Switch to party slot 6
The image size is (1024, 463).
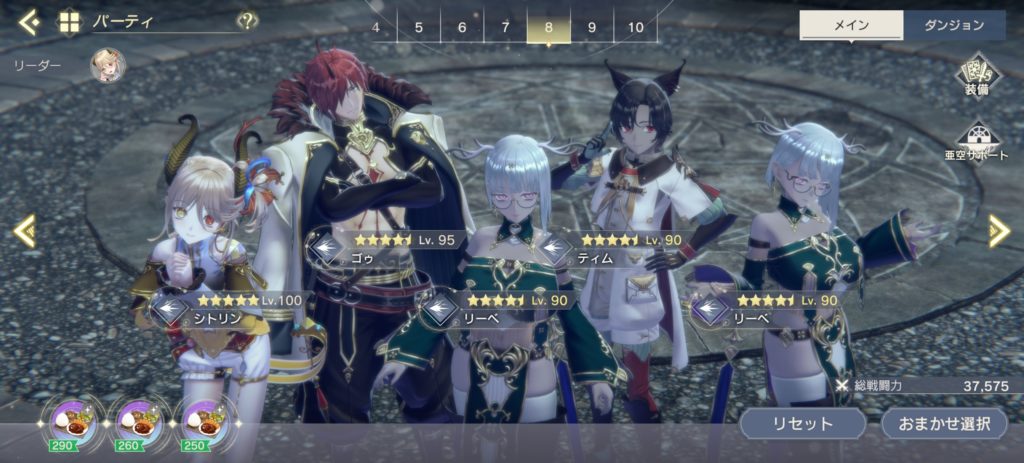tap(462, 27)
